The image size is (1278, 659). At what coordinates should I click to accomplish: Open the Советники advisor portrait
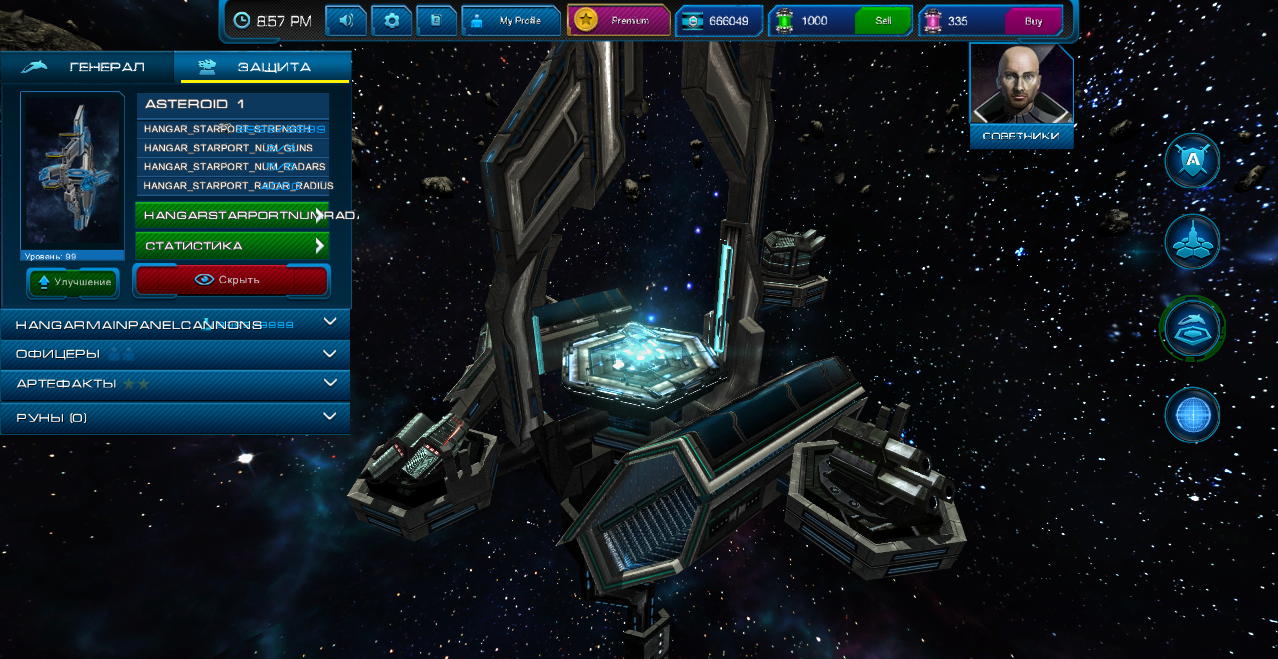click(x=1021, y=96)
